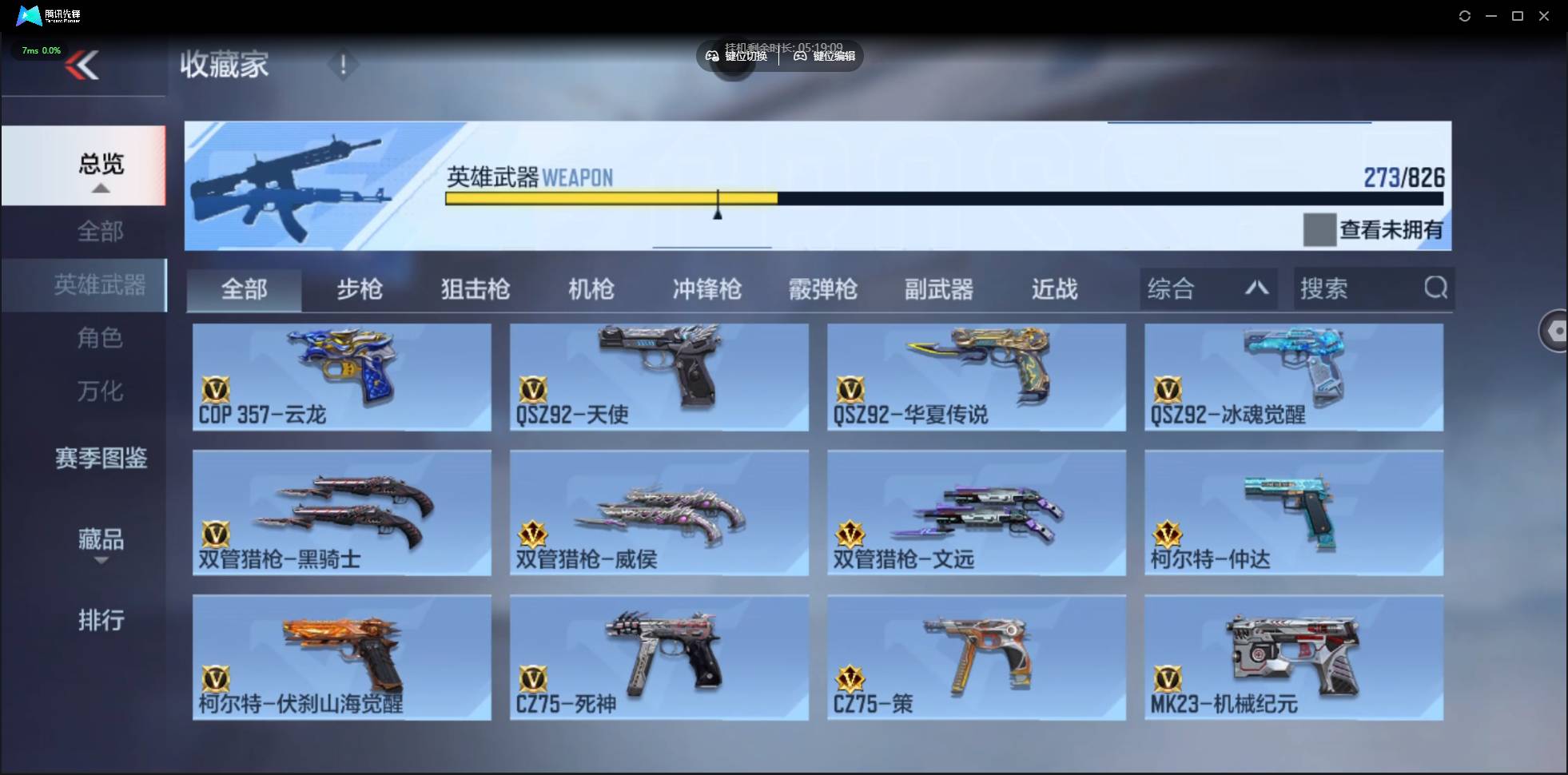Click the Tencent Pioneer logo top-left

pos(28,15)
